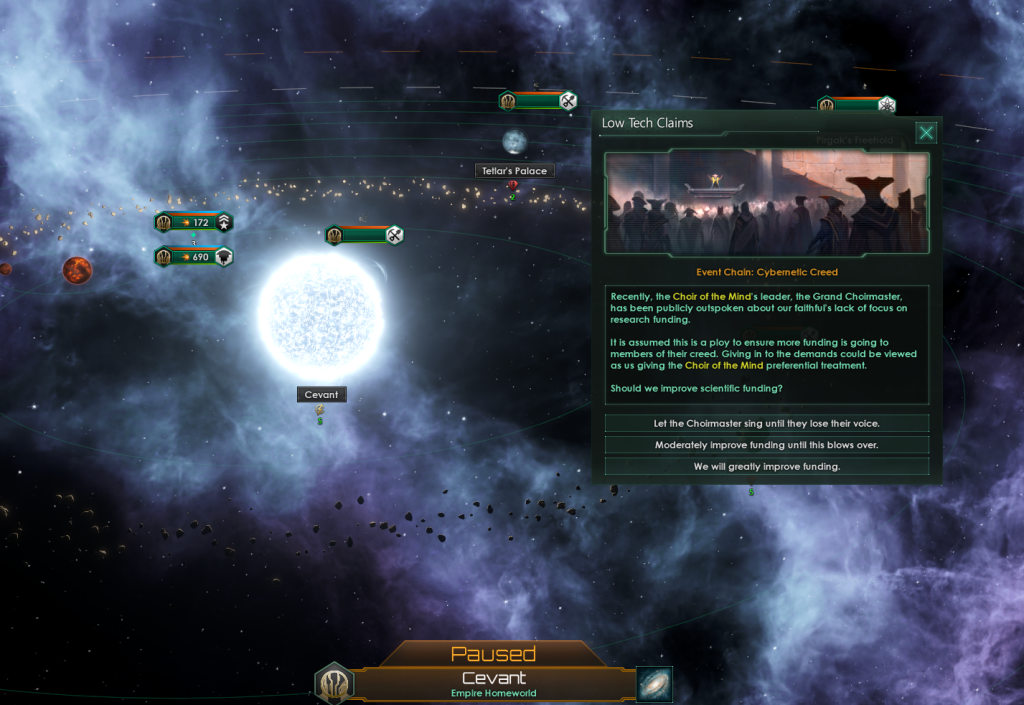Select the Tellar's Palace planet label

(x=515, y=171)
